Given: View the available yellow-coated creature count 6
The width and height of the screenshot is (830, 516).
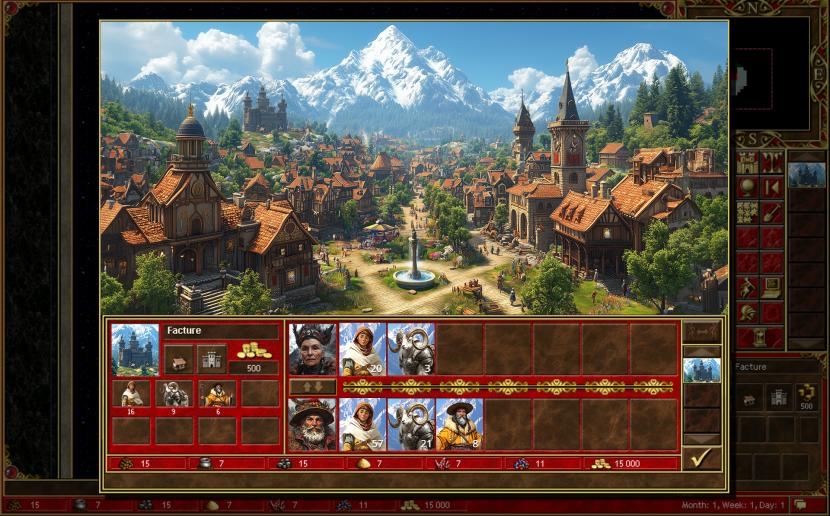Looking at the screenshot, I should [x=217, y=393].
